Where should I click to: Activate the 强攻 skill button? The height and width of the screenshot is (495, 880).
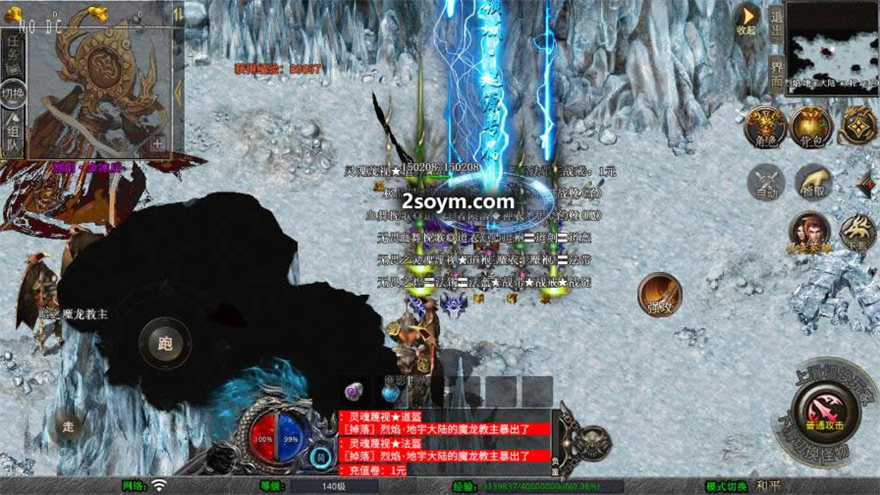coord(660,294)
